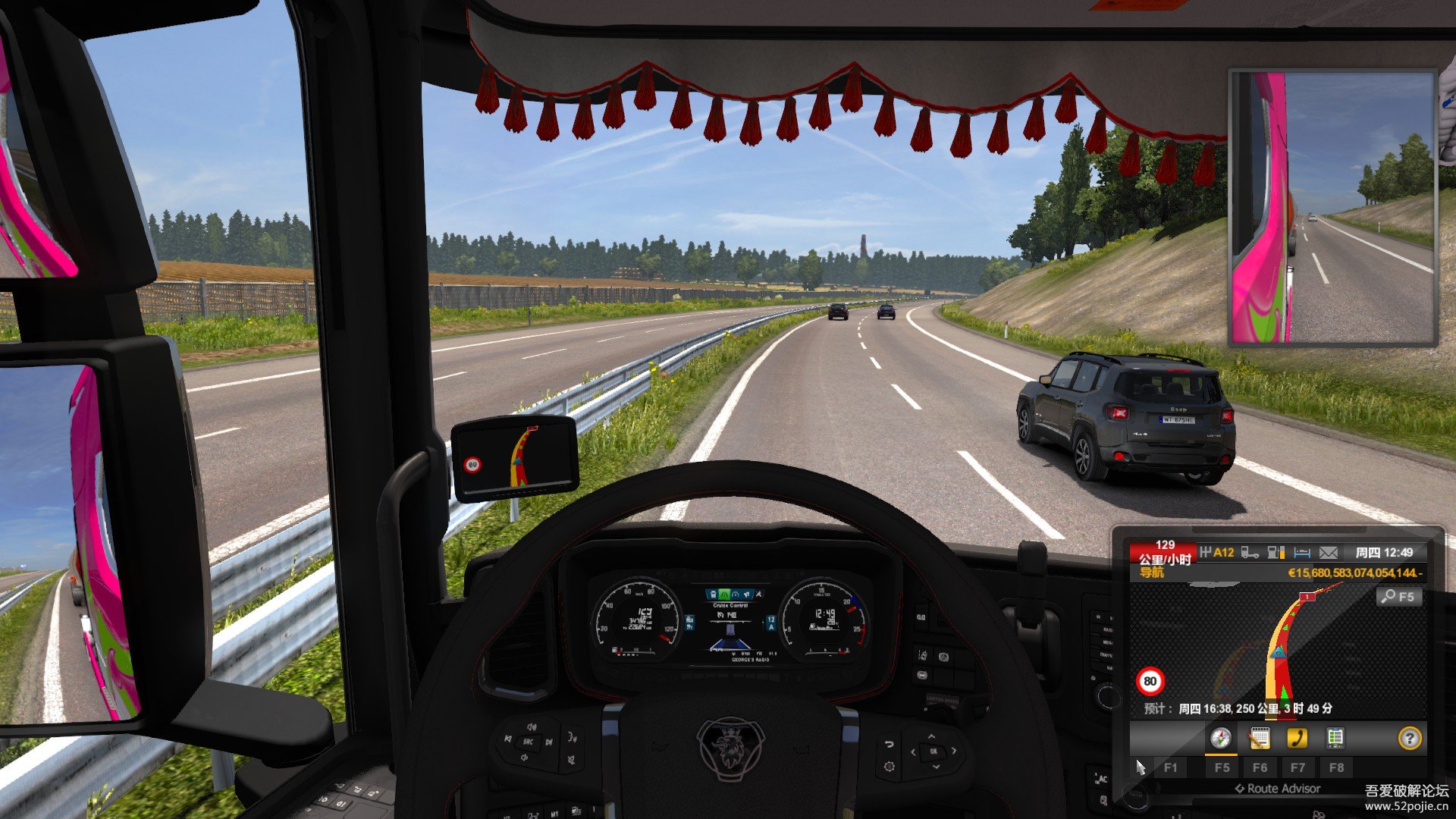Click the magnifier map zoom button
Image resolution: width=1456 pixels, height=819 pixels.
(x=1398, y=597)
